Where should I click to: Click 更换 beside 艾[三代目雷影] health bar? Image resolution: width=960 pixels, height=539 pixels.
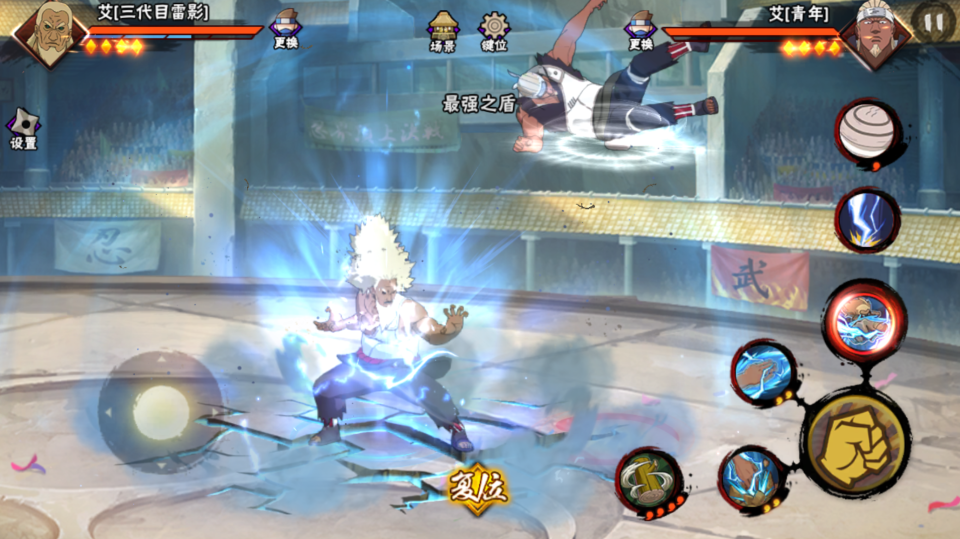(x=285, y=30)
